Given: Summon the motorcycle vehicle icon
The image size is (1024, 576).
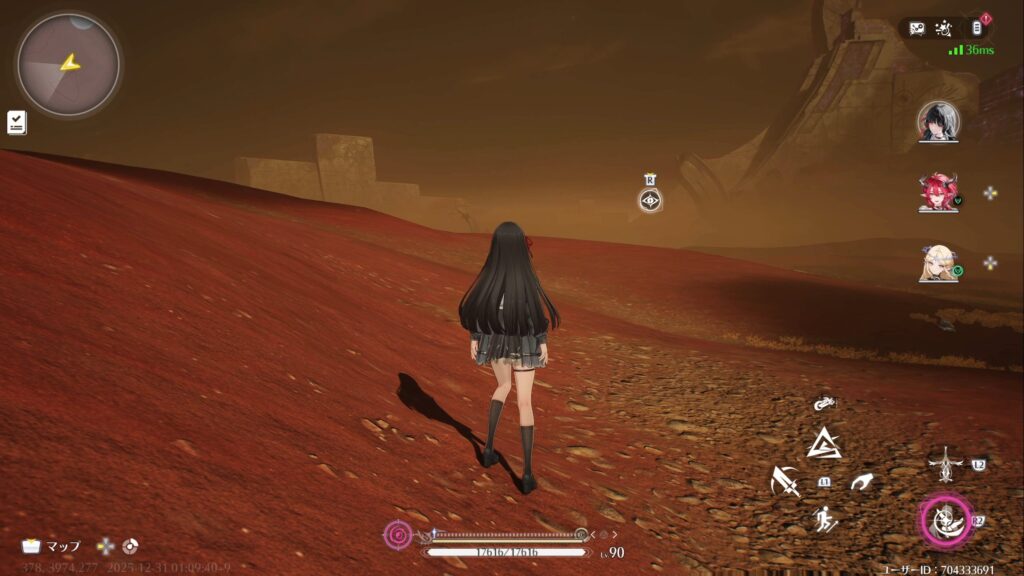Looking at the screenshot, I should (x=824, y=404).
